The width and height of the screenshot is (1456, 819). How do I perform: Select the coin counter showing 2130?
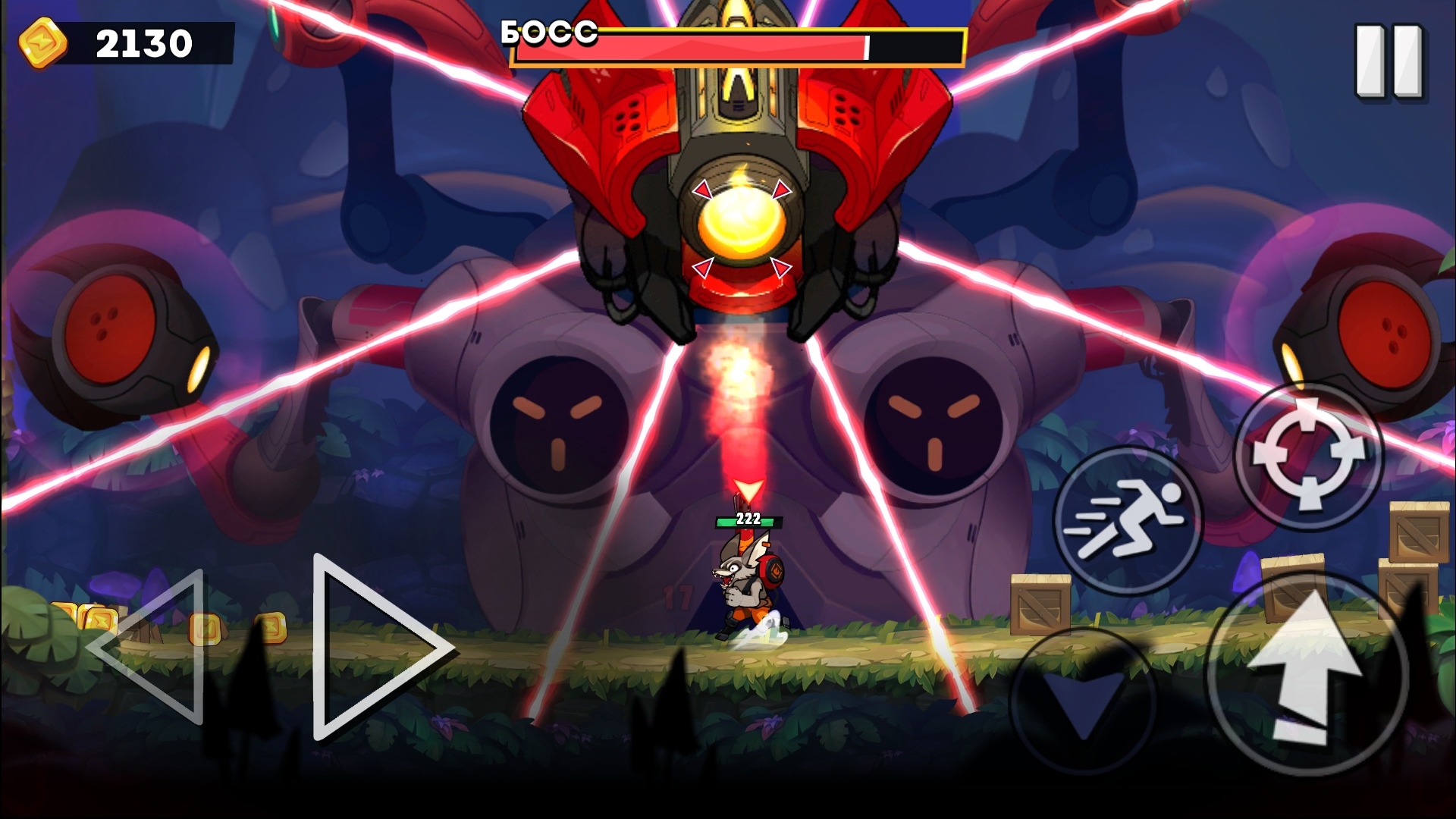point(141,42)
